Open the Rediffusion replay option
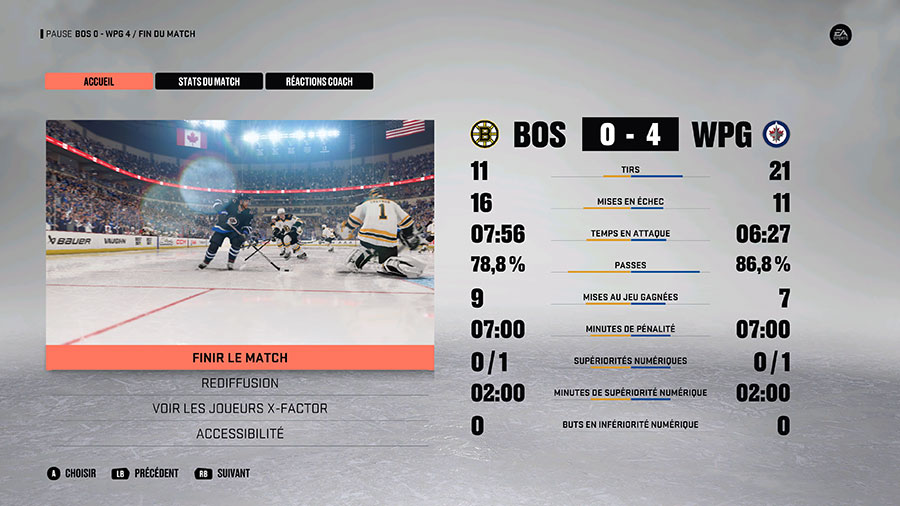 (x=240, y=383)
